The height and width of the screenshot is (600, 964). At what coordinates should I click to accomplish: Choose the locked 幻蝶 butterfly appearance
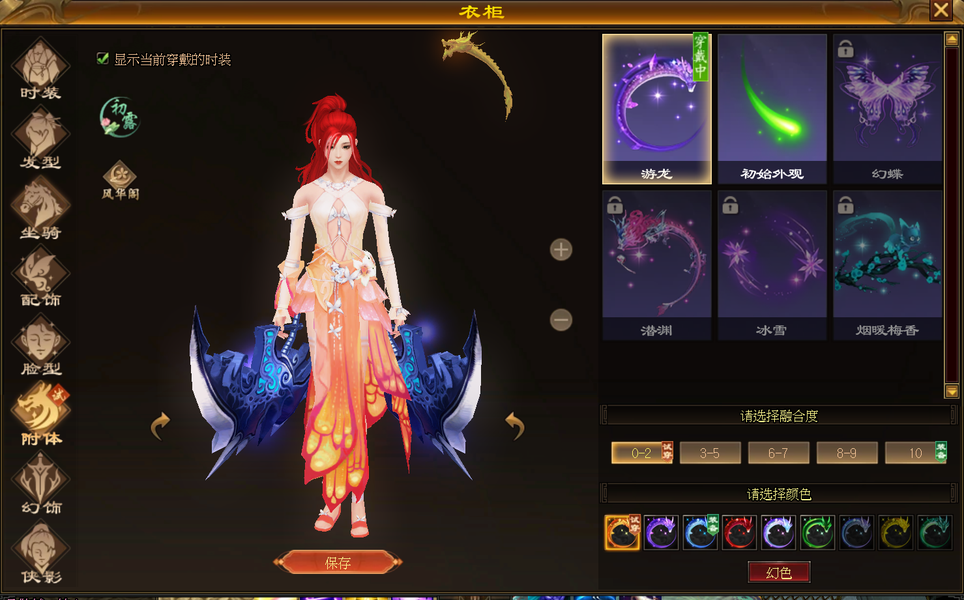887,108
